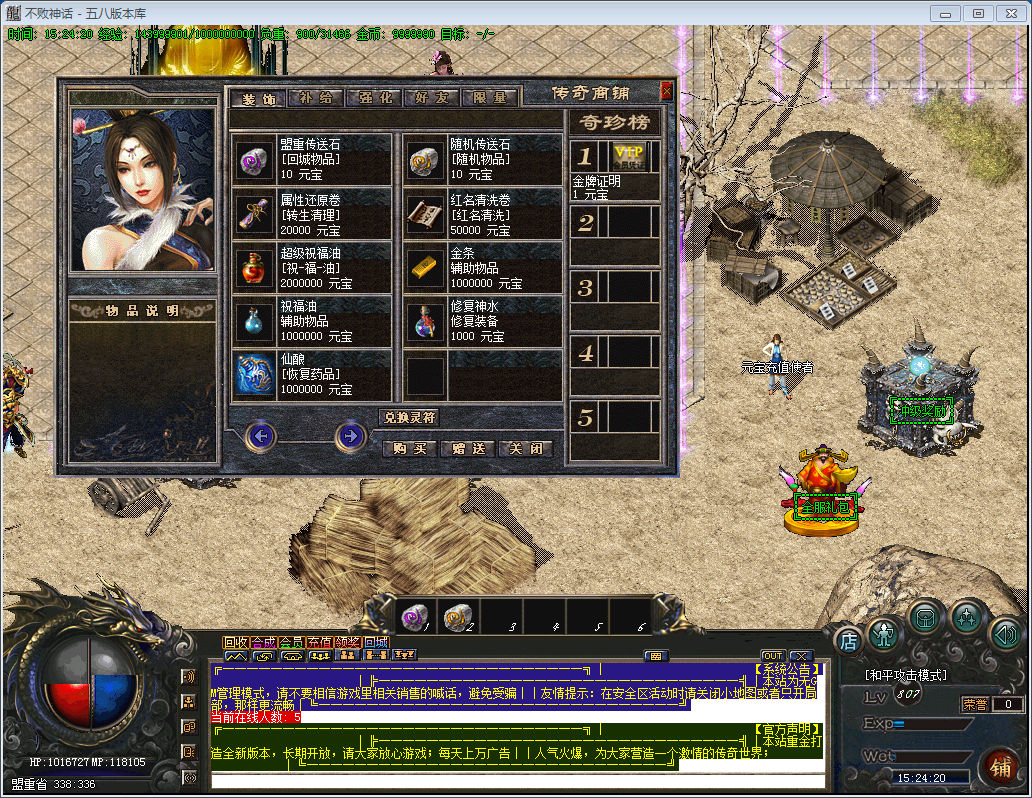Click the 购买 buy button

click(x=410, y=449)
